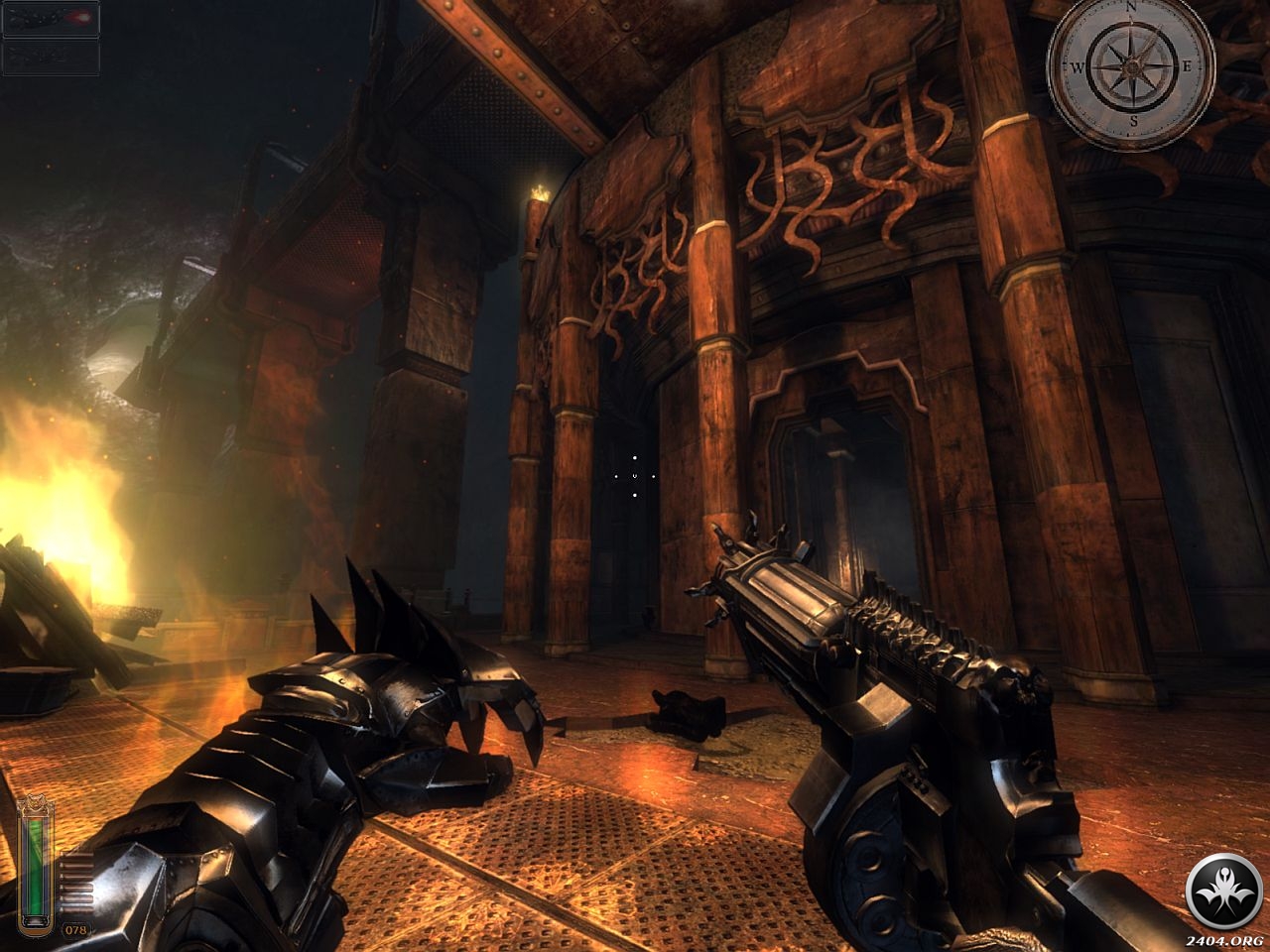
Task: Select the weapon slot with the red glow
Action: point(51,20)
